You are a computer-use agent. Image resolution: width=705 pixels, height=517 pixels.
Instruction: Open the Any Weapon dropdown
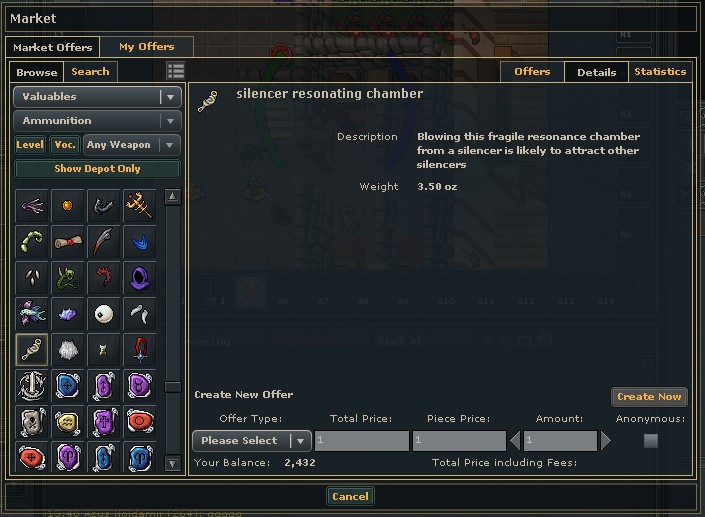[x=132, y=145]
